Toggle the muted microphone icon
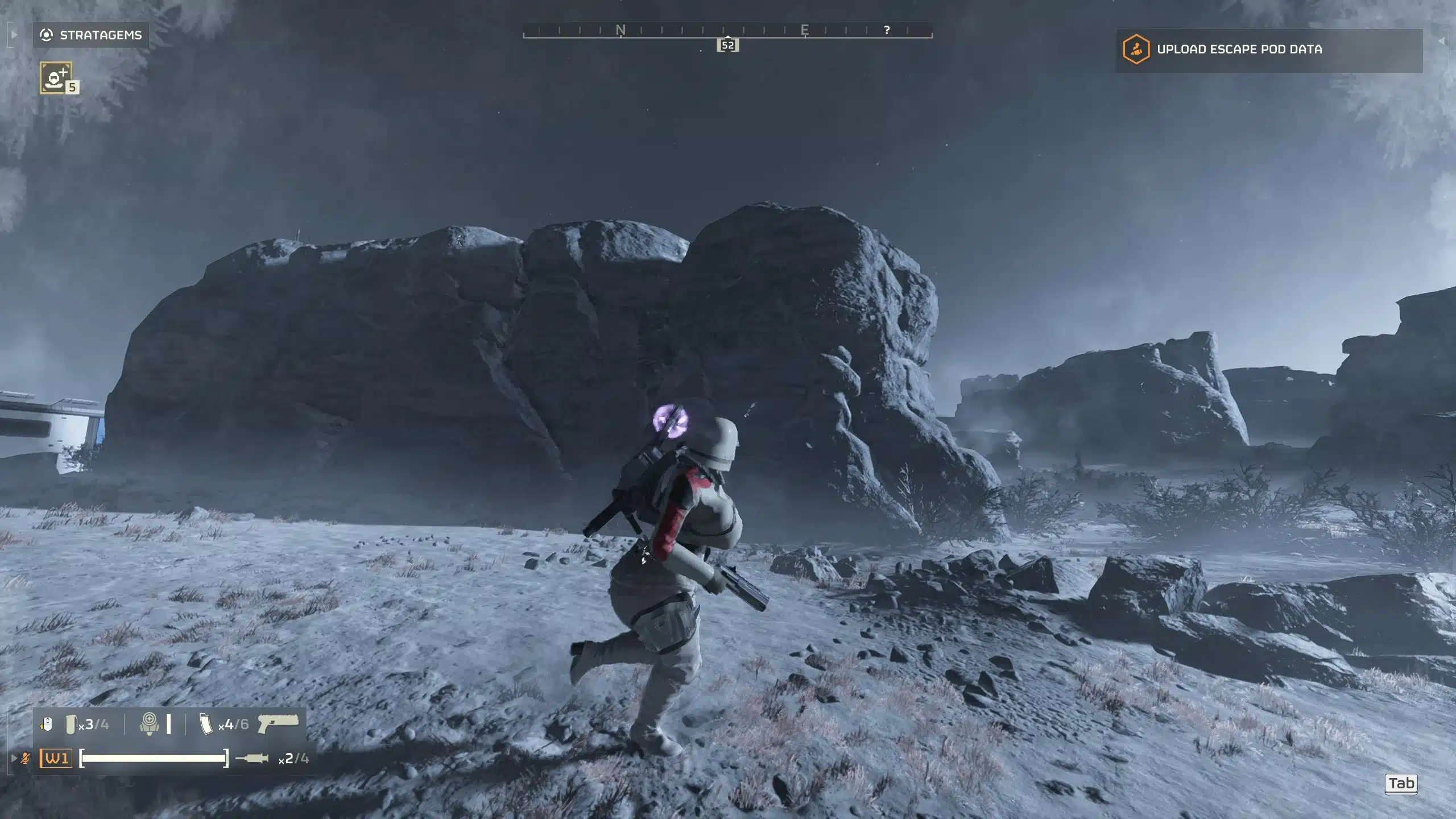 [26, 758]
